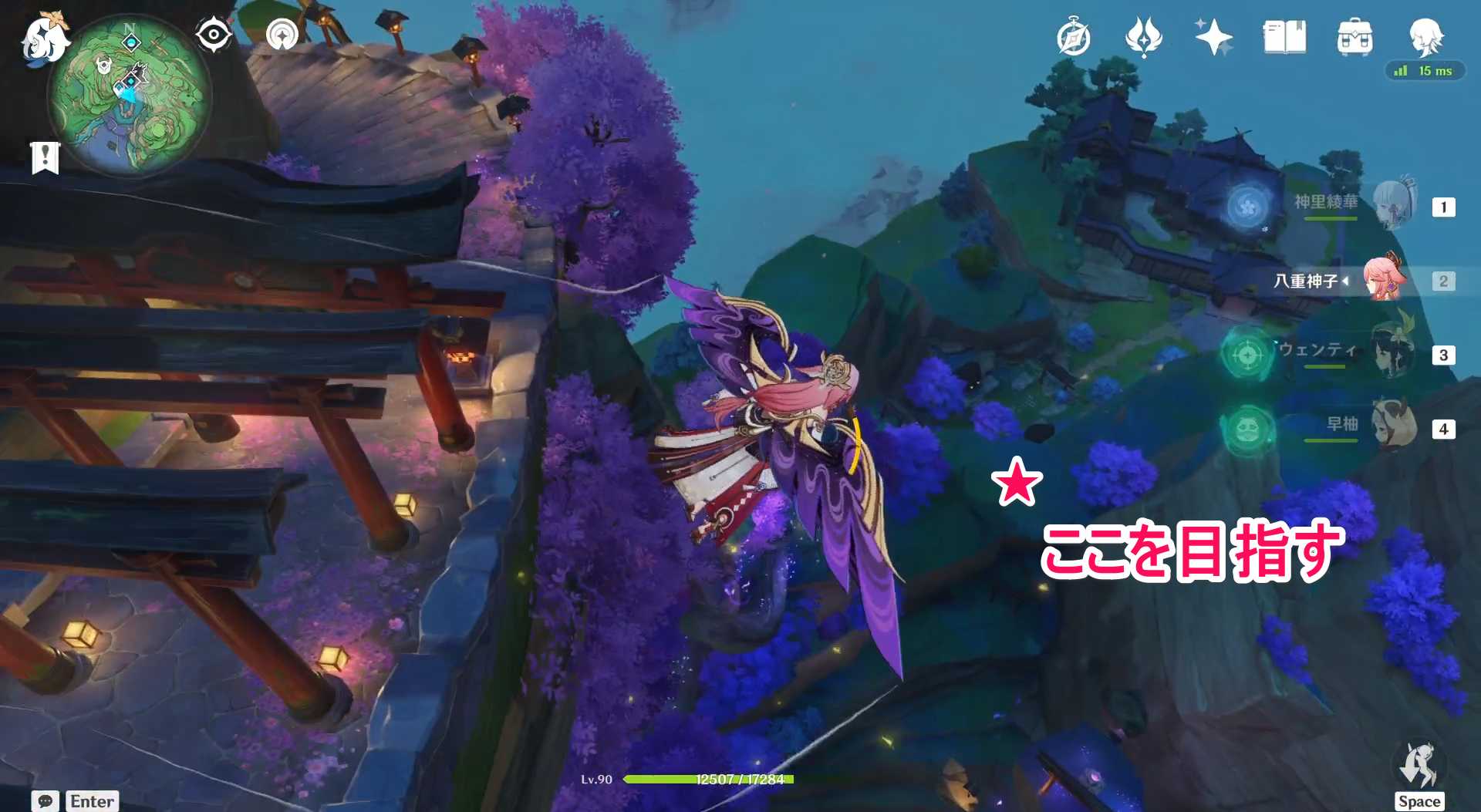Open the wish four-point star icon
Viewport: 1481px width, 812px height.
click(1213, 37)
